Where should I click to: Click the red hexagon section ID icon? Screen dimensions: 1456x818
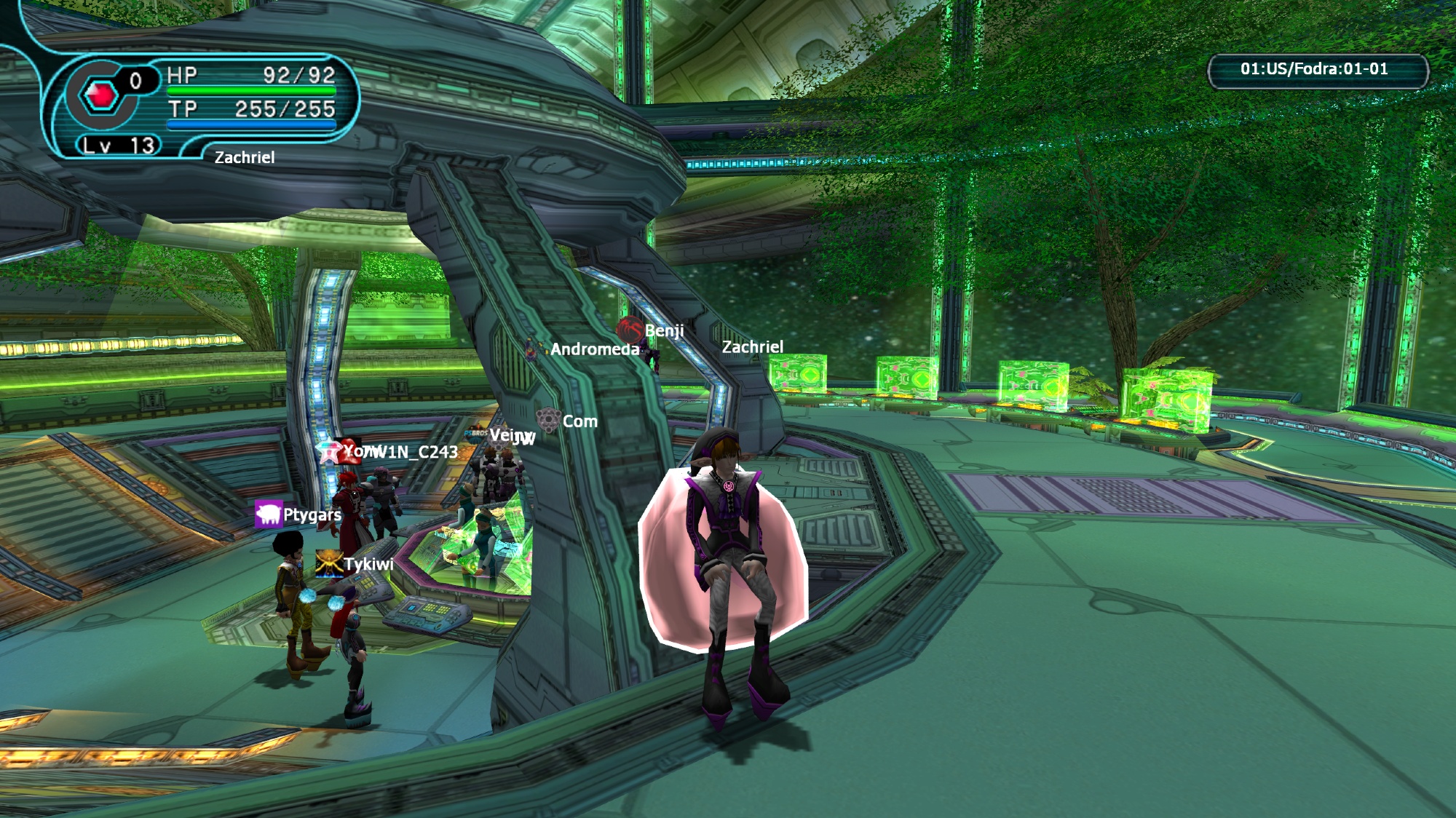pos(100,95)
